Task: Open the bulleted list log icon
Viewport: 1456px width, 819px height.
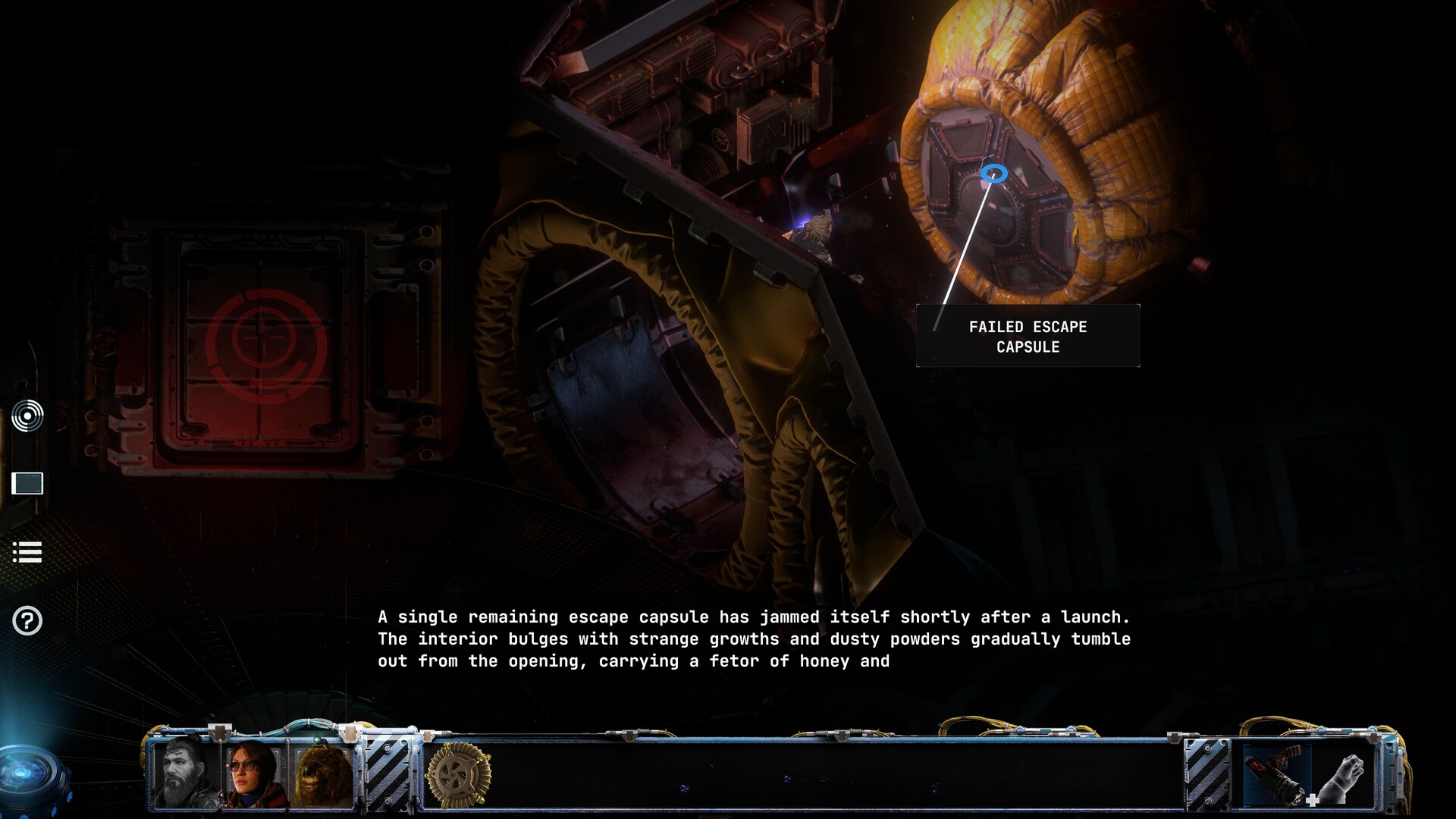Action: 27,552
